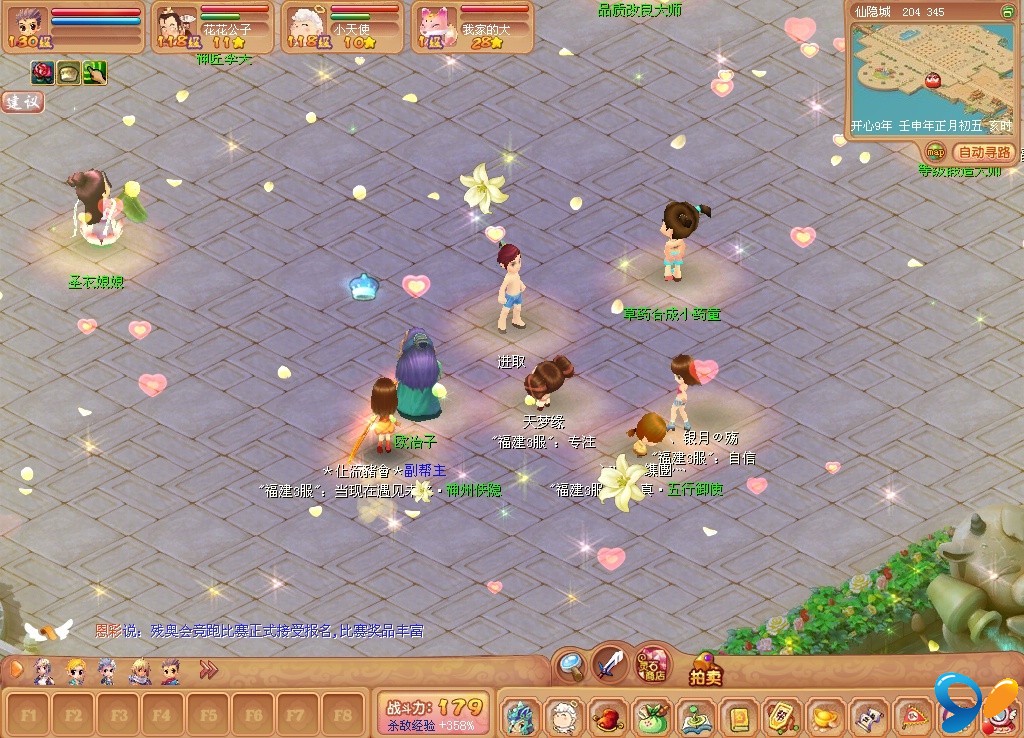Click the red rose buff icon
Image resolution: width=1024 pixels, height=738 pixels.
point(43,72)
